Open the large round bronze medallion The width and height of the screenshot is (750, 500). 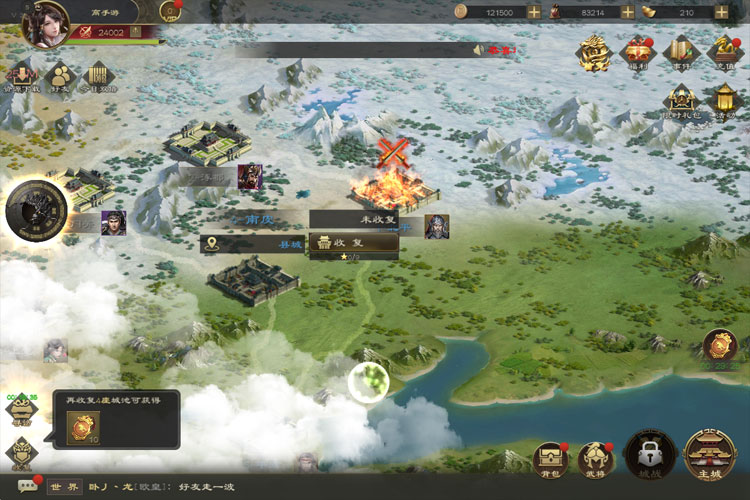[x=36, y=211]
